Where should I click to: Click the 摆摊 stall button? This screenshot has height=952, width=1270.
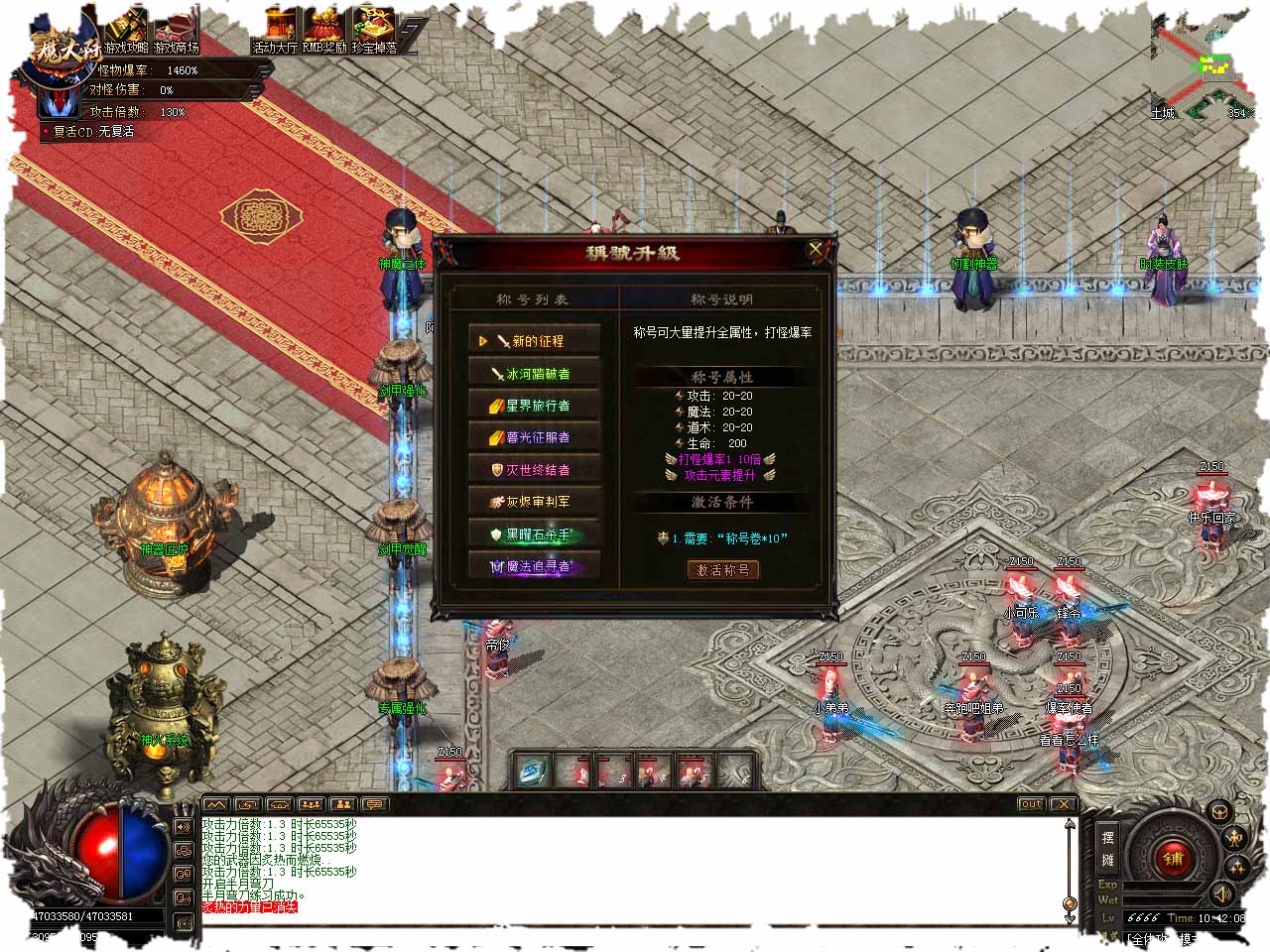[x=1107, y=848]
